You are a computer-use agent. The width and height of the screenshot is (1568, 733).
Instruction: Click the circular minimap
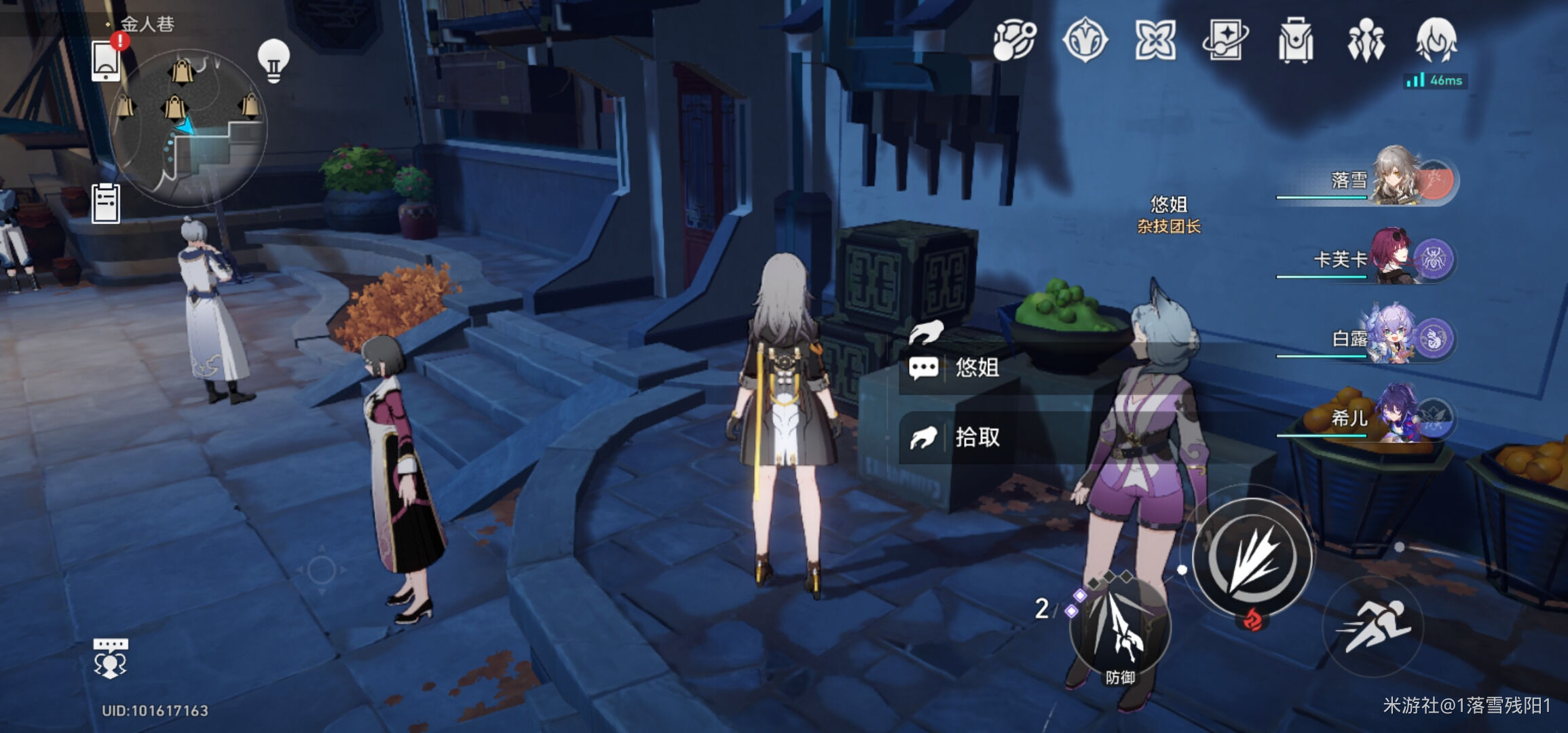point(188,128)
